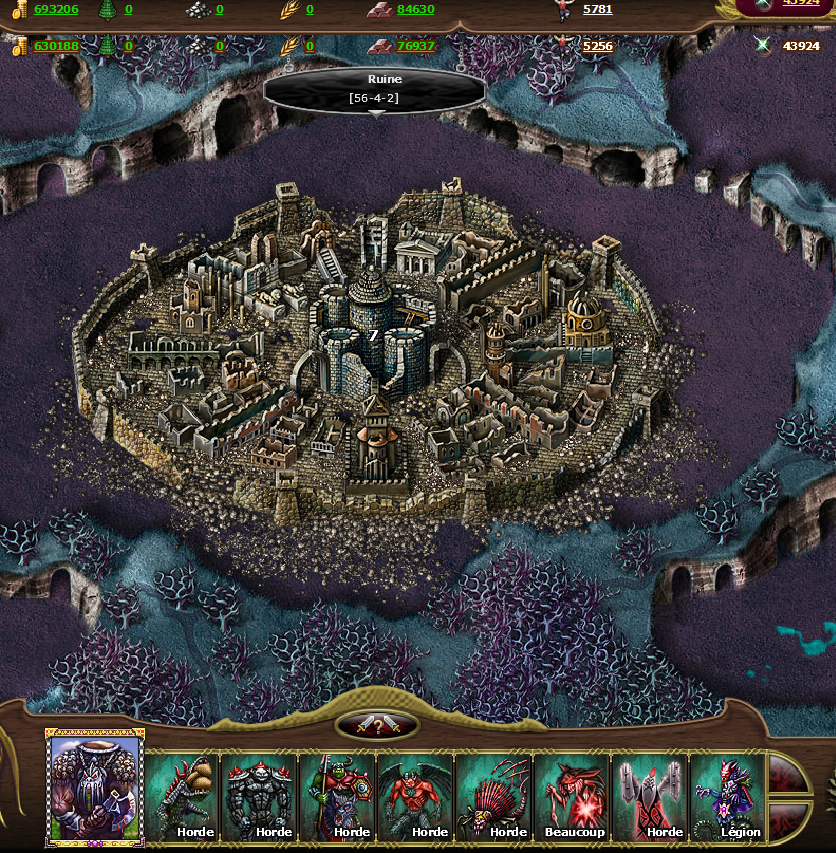Select the lizard beast Horde unit

pos(182,797)
